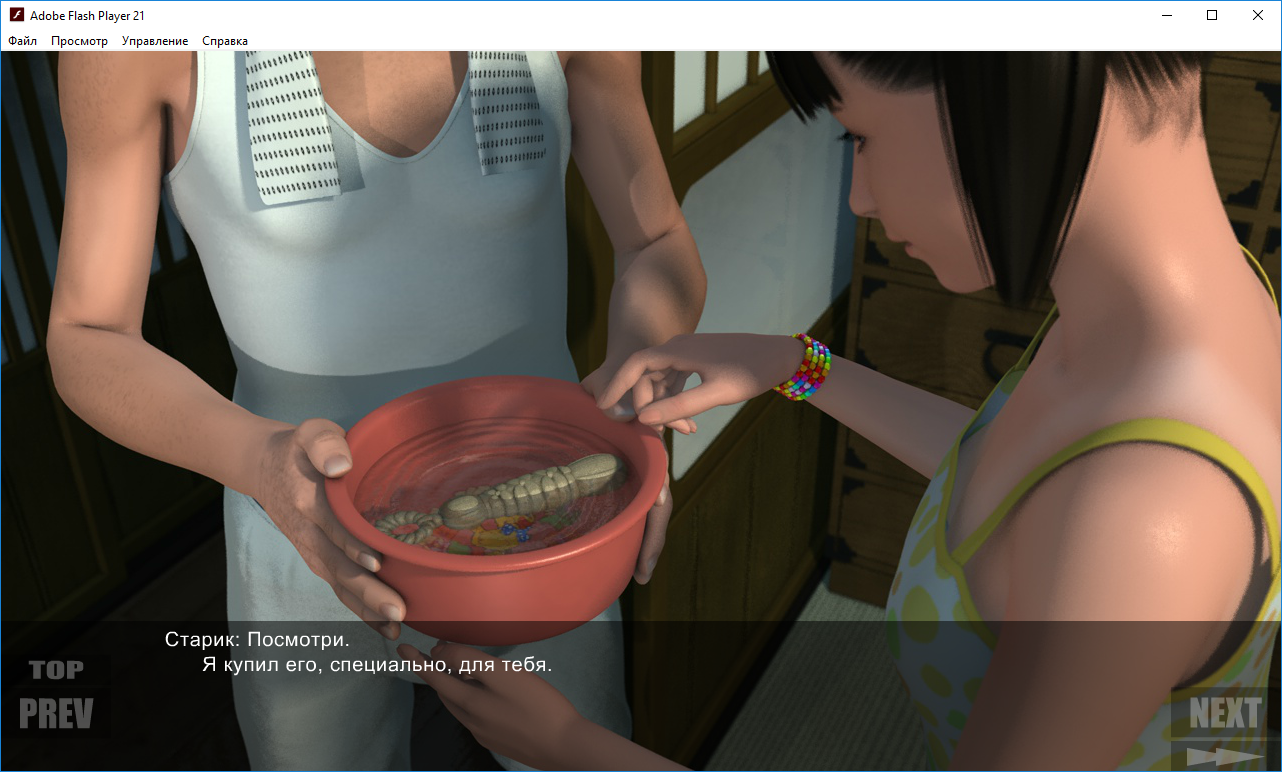Viewport: 1282px width, 772px height.
Task: Minimize the Flash Player window
Action: (x=1166, y=15)
